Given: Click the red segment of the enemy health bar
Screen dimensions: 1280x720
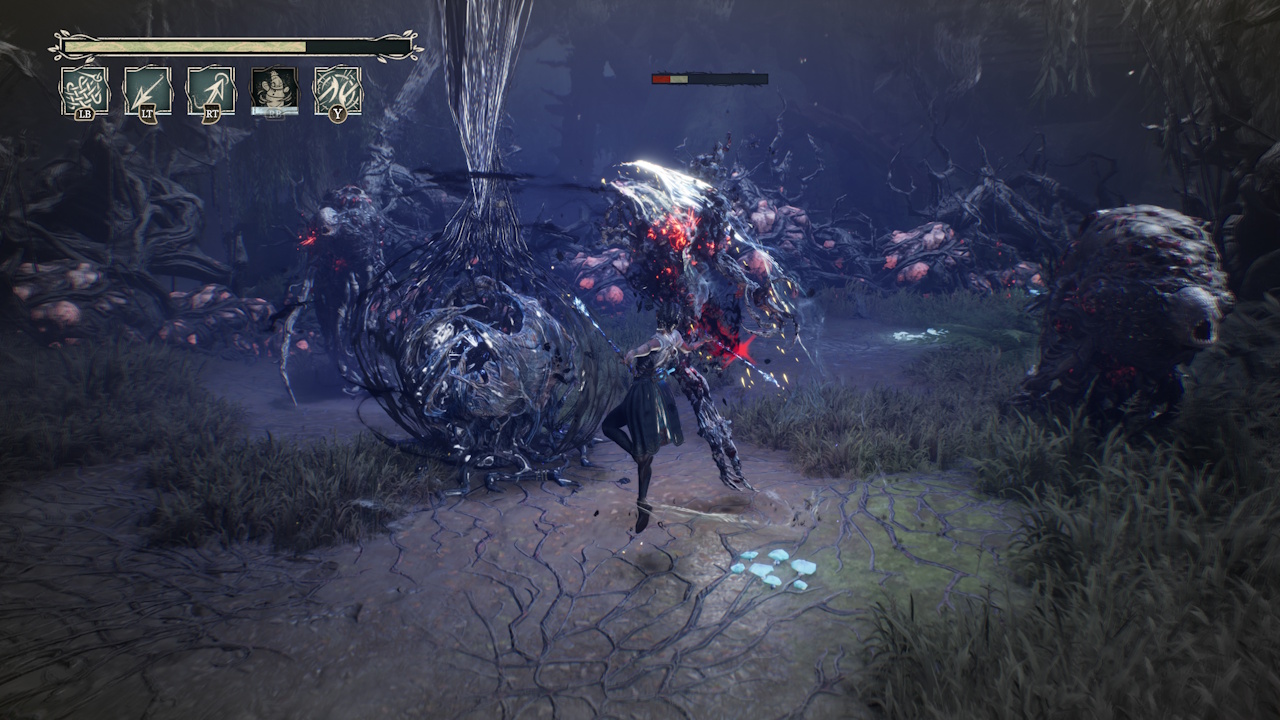Looking at the screenshot, I should 663,77.
